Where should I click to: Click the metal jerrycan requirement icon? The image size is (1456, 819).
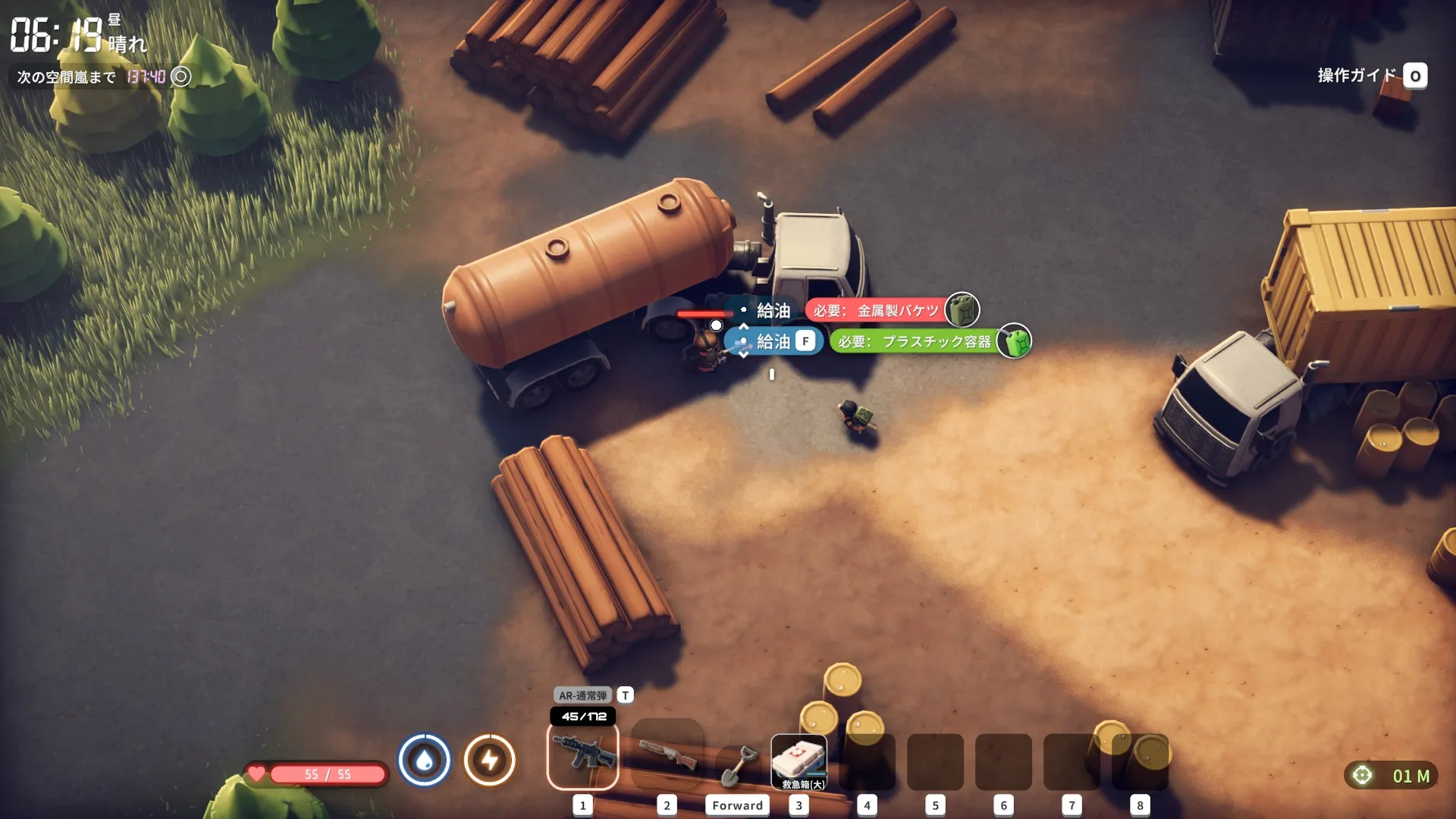click(962, 310)
